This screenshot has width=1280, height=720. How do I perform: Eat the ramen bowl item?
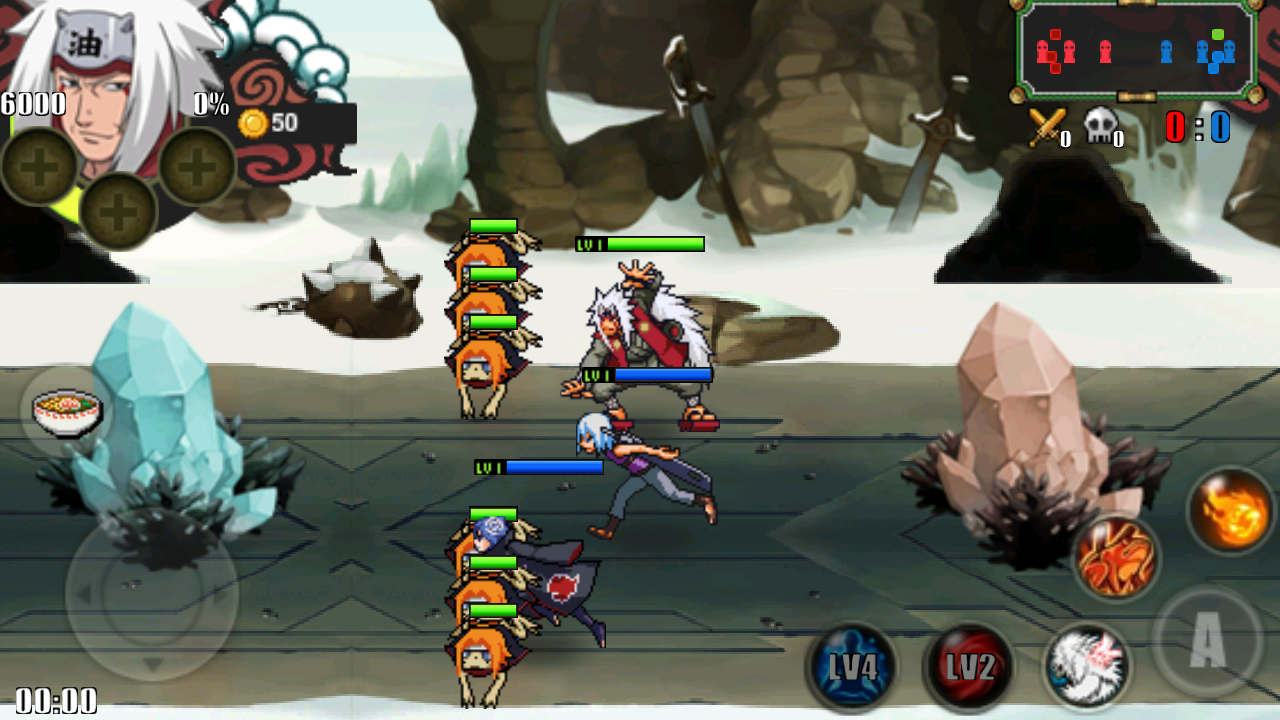tap(67, 411)
